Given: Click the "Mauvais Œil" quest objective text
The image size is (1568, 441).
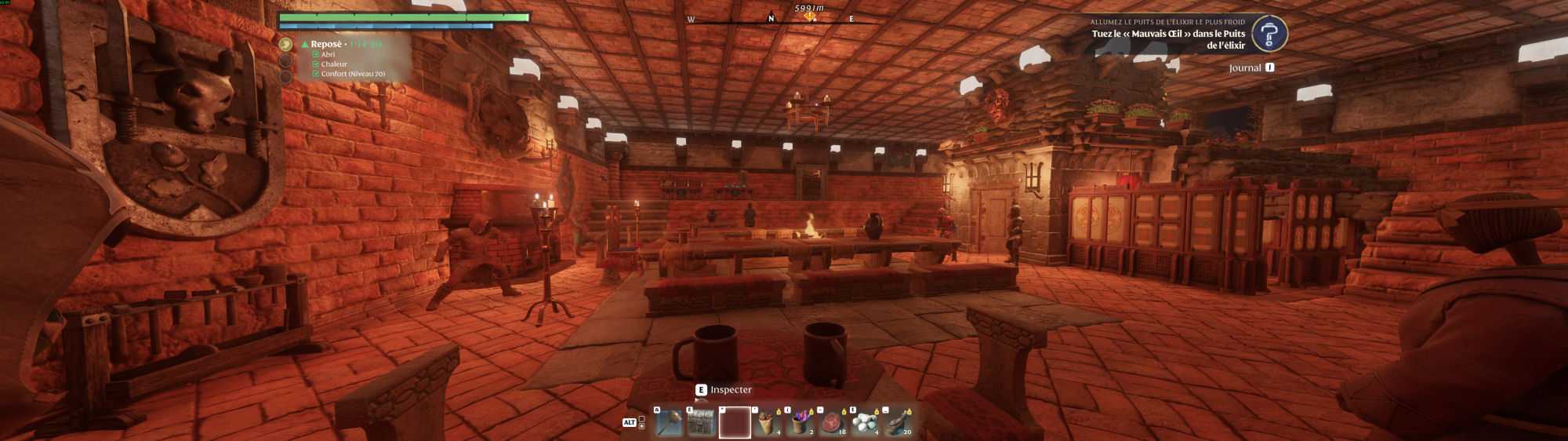Looking at the screenshot, I should tap(1167, 39).
